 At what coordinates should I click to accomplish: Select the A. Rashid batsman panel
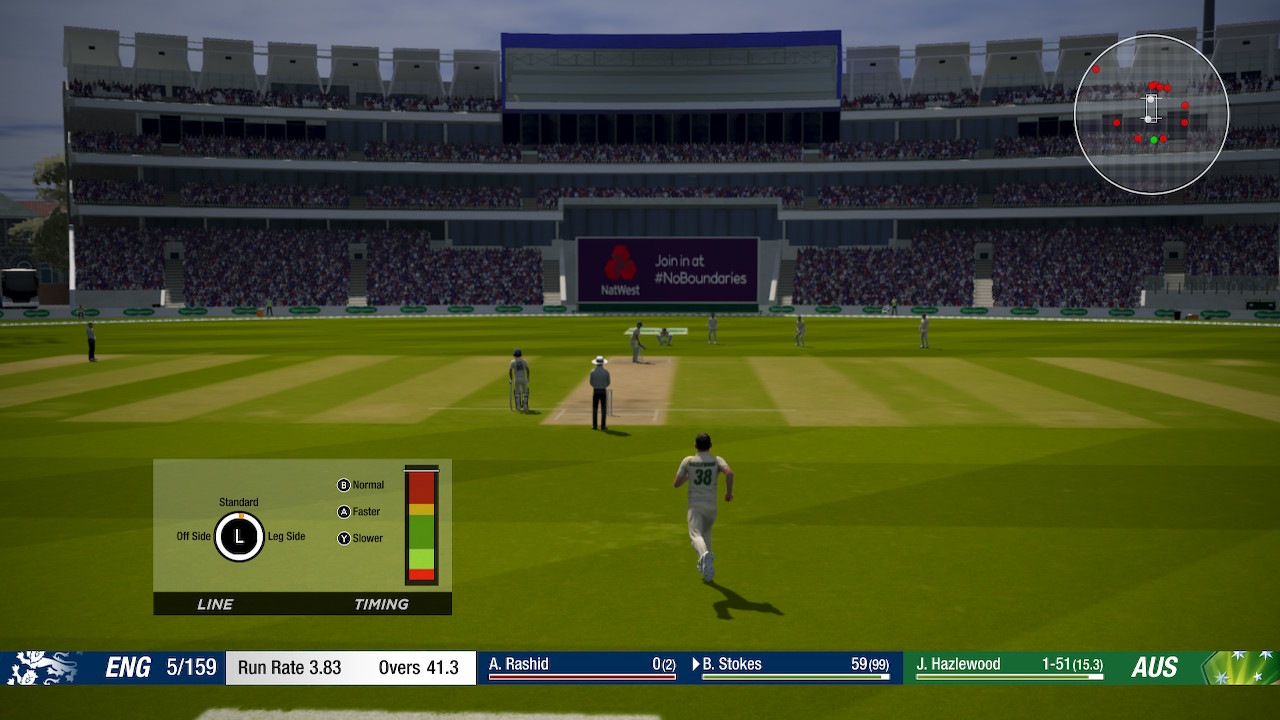[x=582, y=666]
